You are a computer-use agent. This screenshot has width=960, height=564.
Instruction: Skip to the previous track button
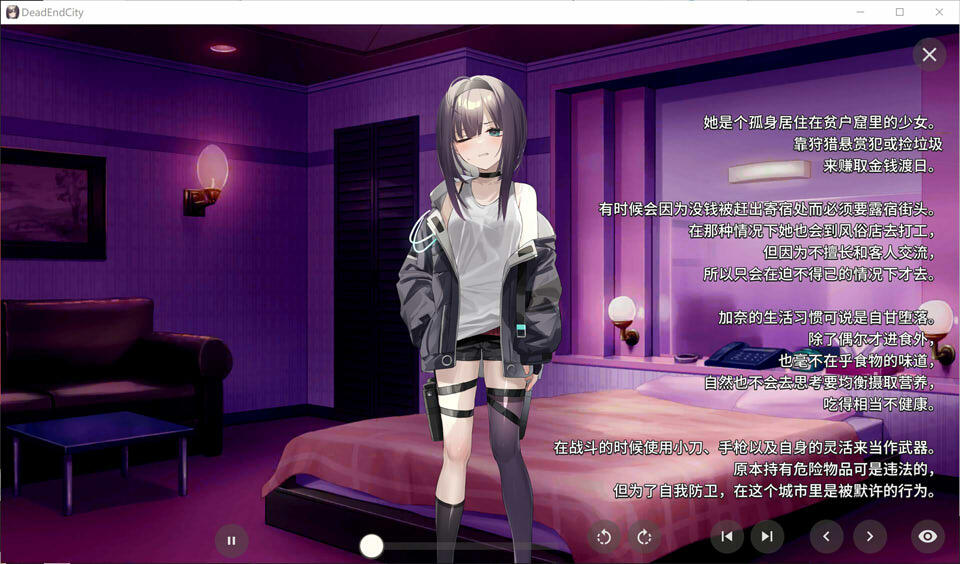coord(727,537)
